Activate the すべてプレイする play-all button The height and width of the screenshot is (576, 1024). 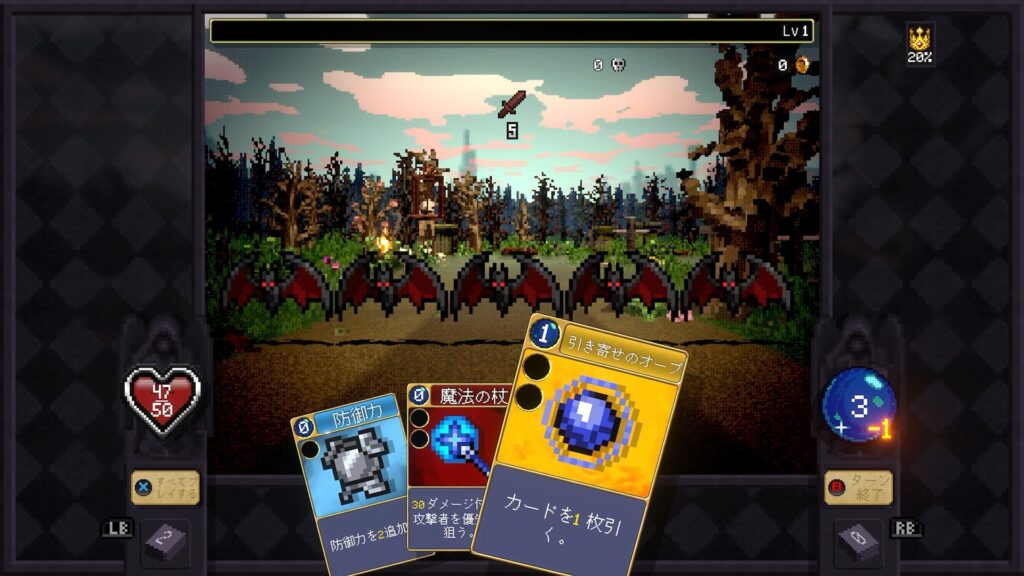point(166,488)
